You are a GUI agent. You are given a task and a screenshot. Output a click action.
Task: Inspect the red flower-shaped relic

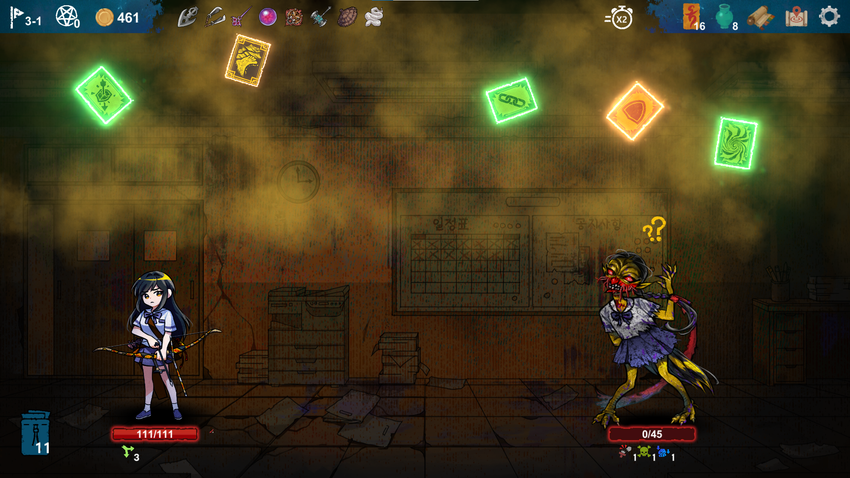(x=295, y=16)
